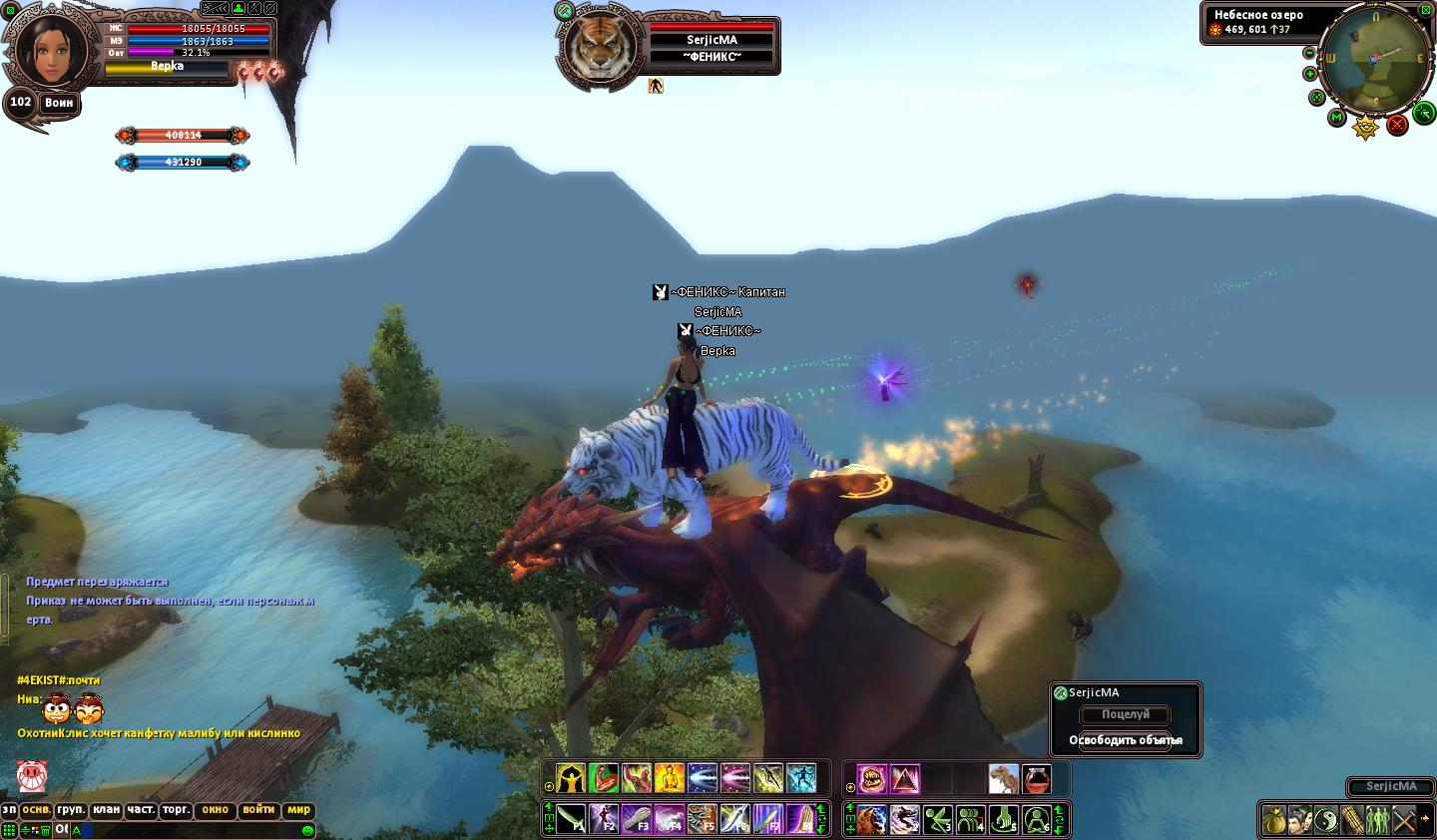Activate the roaring tiger skill in slot 1

(x=871, y=819)
